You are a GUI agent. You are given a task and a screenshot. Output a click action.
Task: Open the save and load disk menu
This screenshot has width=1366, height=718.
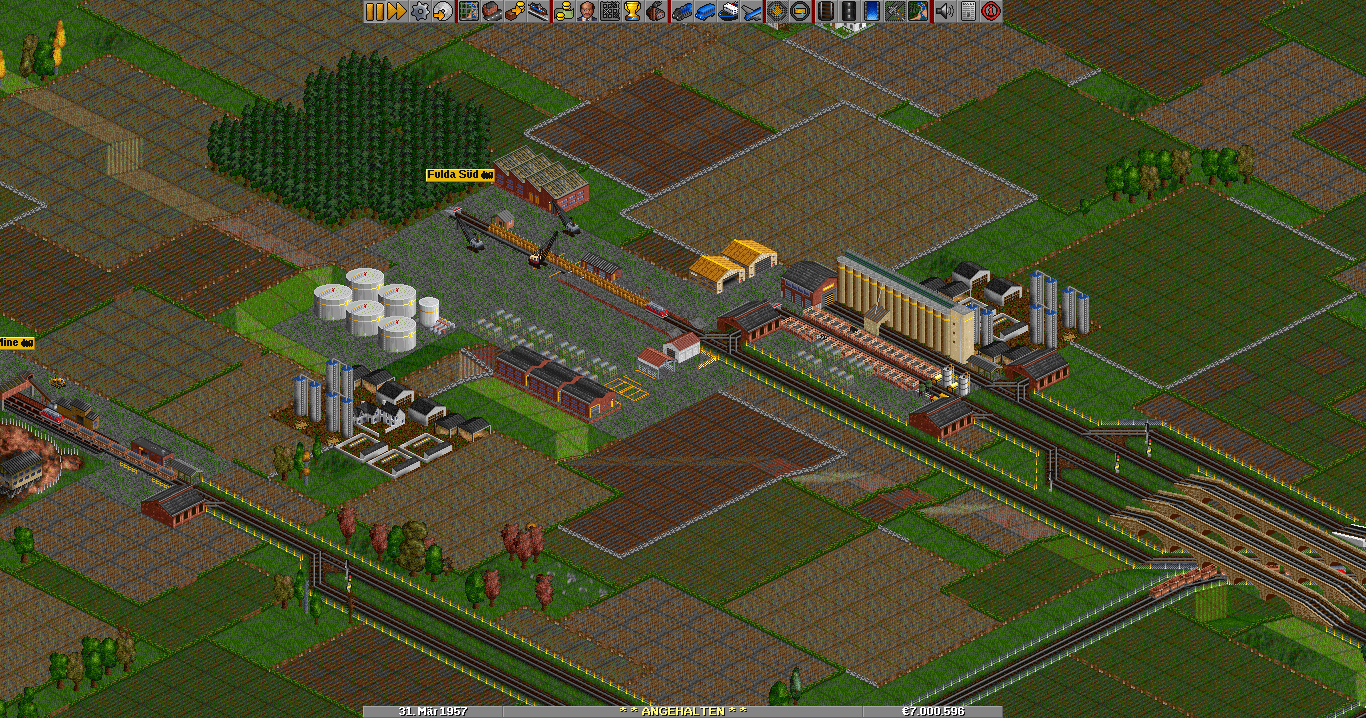click(441, 11)
